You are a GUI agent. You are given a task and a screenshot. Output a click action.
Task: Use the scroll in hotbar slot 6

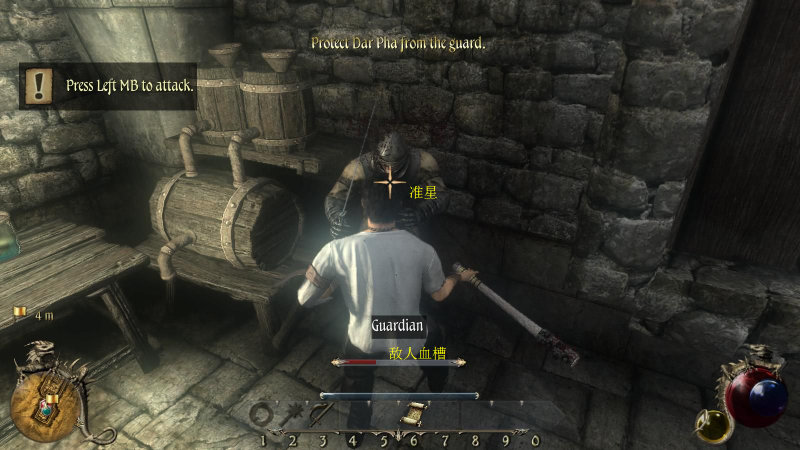[412, 414]
